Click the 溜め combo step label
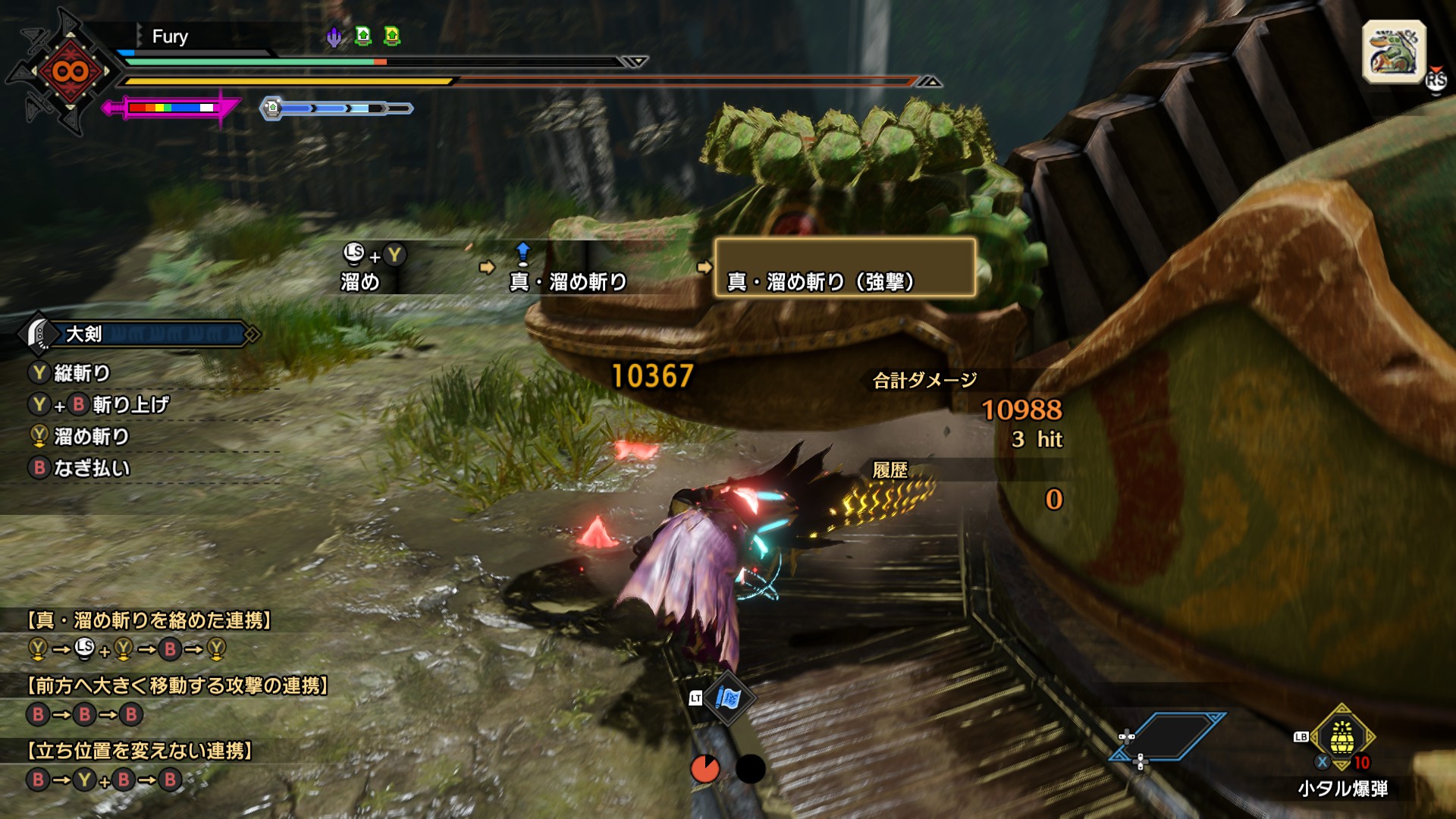1456x819 pixels. [360, 282]
